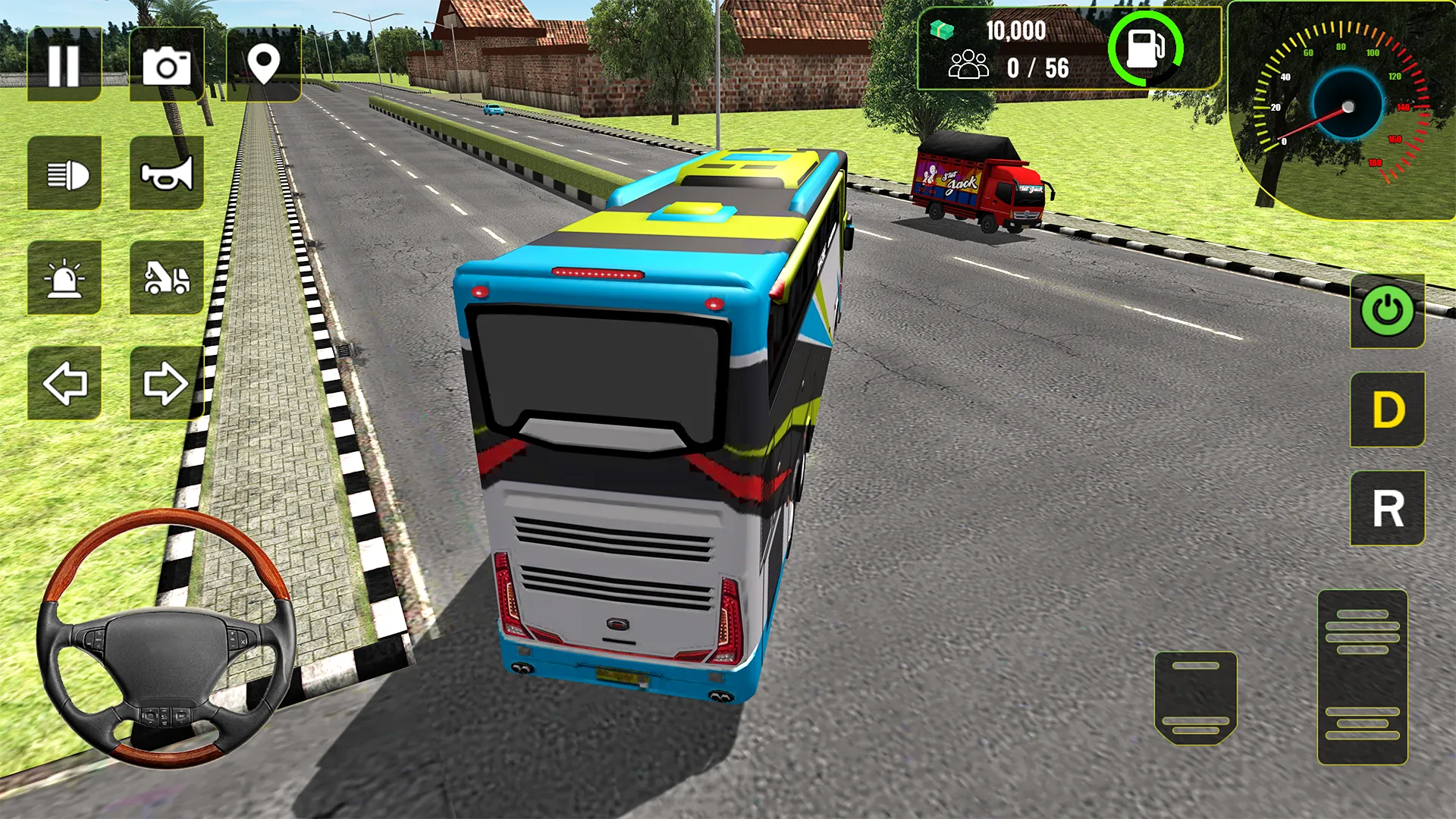Honk the horn
The width and height of the screenshot is (1456, 819).
(168, 177)
